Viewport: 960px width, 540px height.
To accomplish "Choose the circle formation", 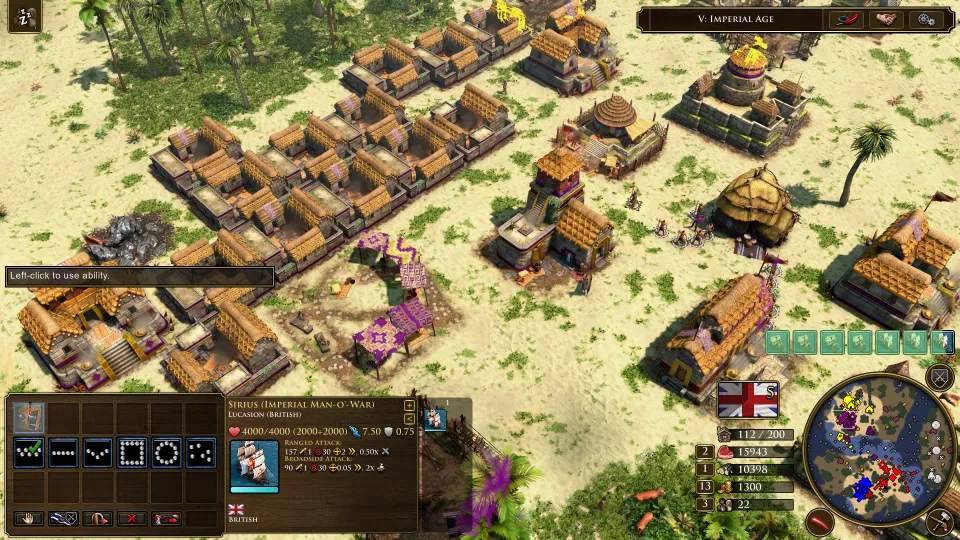I will coord(166,452).
